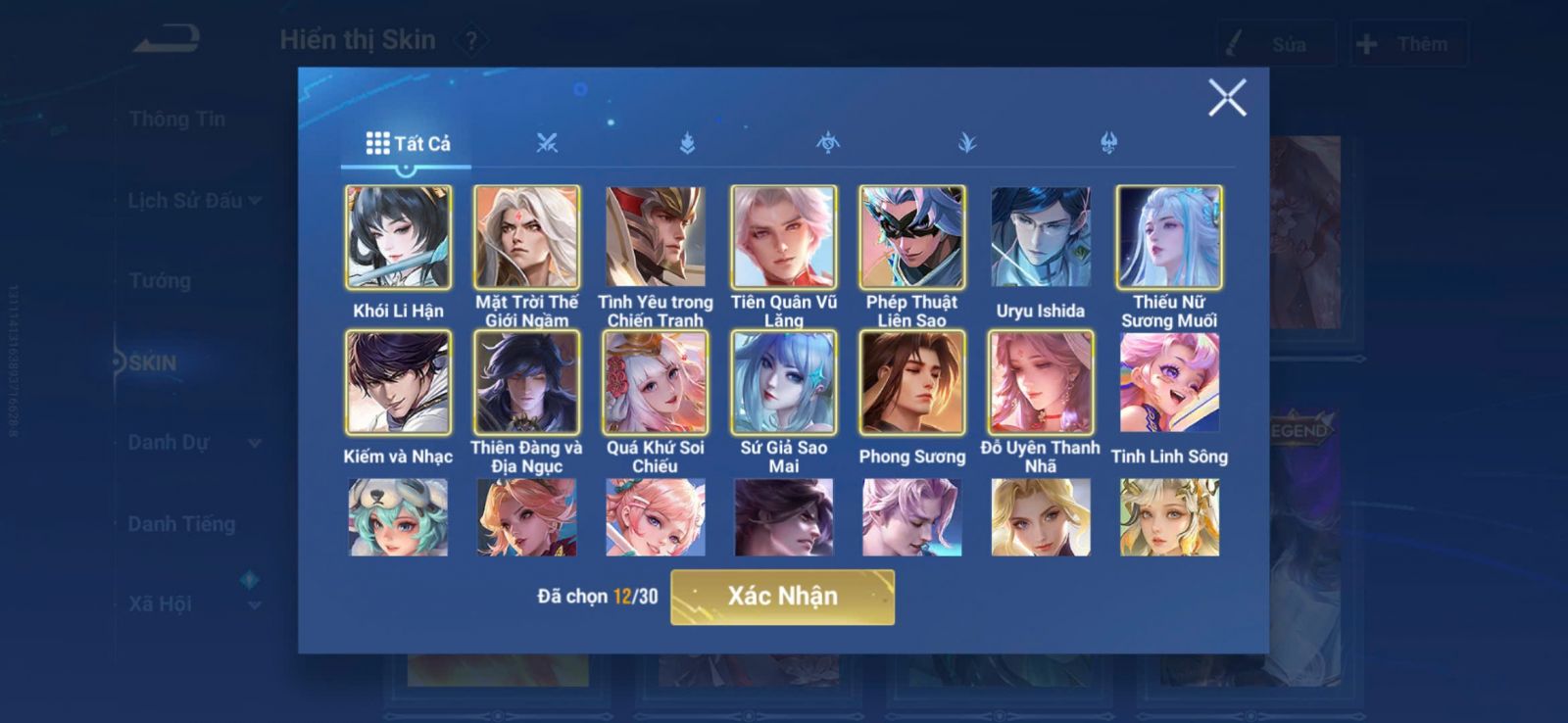Close the skin selection popup
The image size is (1568, 723).
tap(1226, 98)
